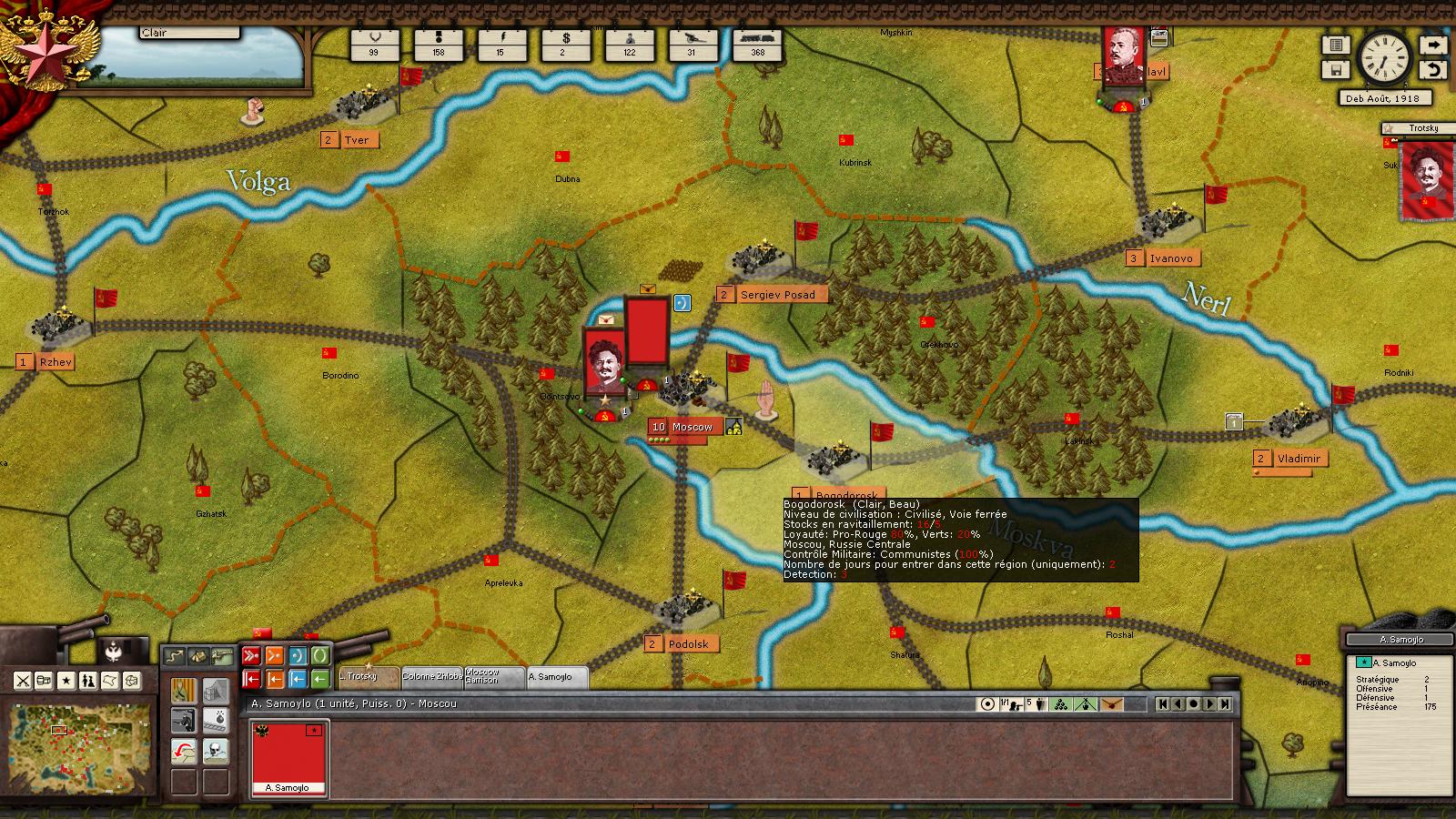The width and height of the screenshot is (1456, 819).
Task: Choose the green passive posture button
Action: tap(320, 655)
